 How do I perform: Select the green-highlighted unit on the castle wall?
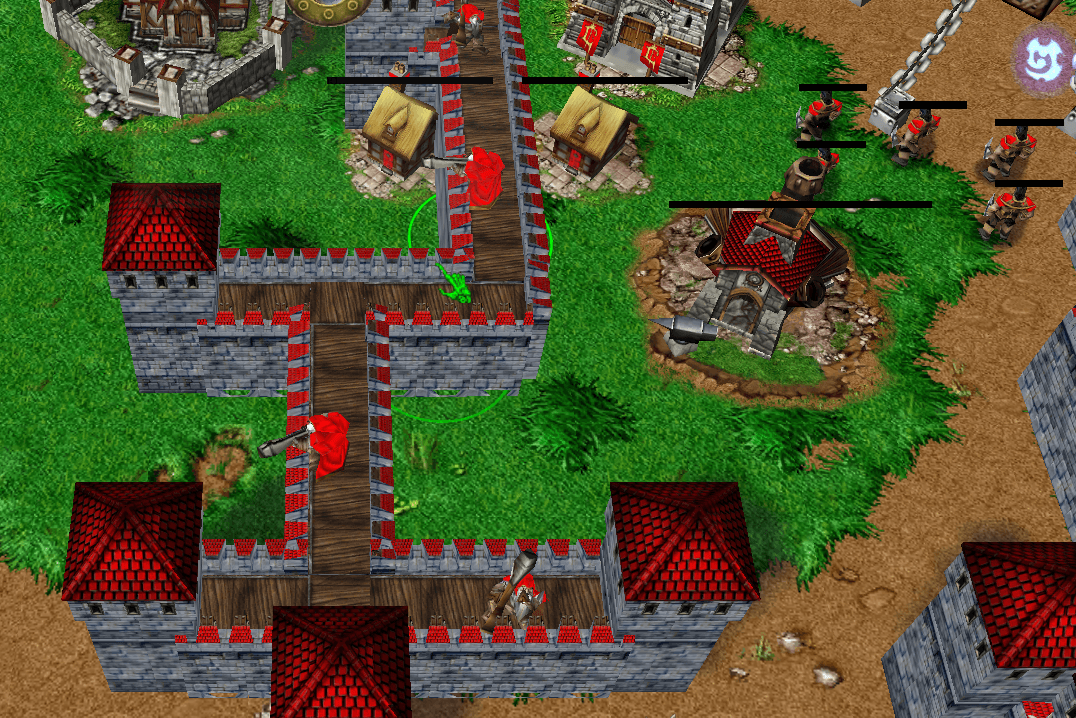457,287
